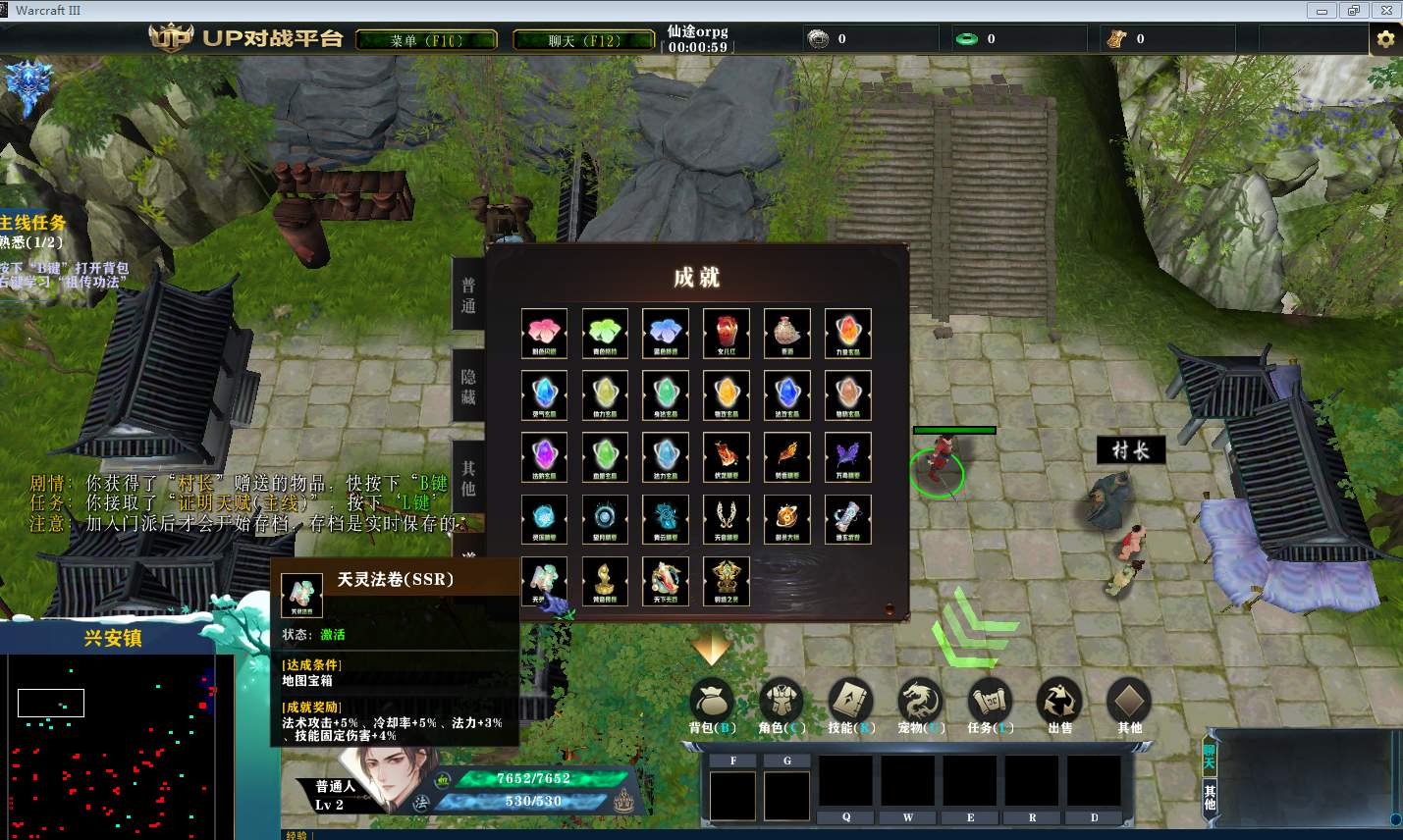Select the pink flower achievement icon
This screenshot has width=1403, height=840.
tap(544, 333)
